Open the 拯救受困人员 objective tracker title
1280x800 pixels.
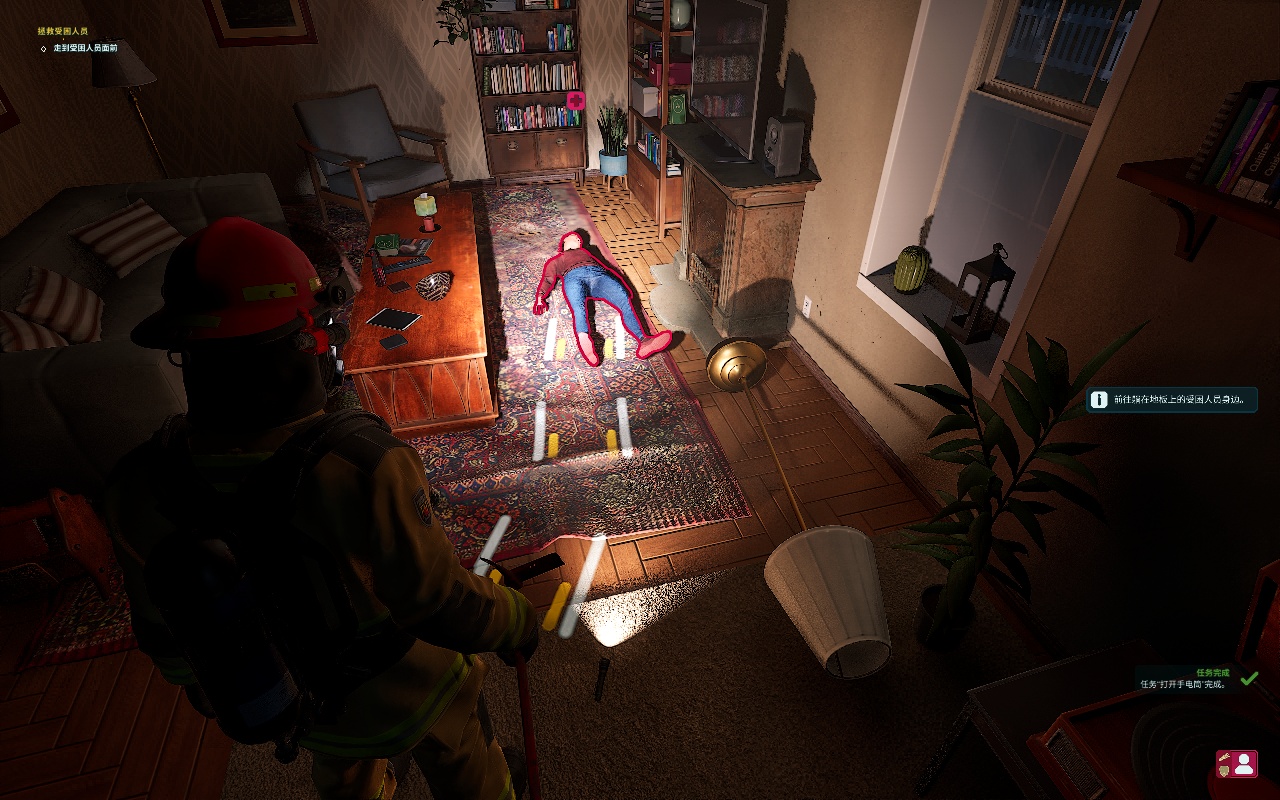point(64,31)
